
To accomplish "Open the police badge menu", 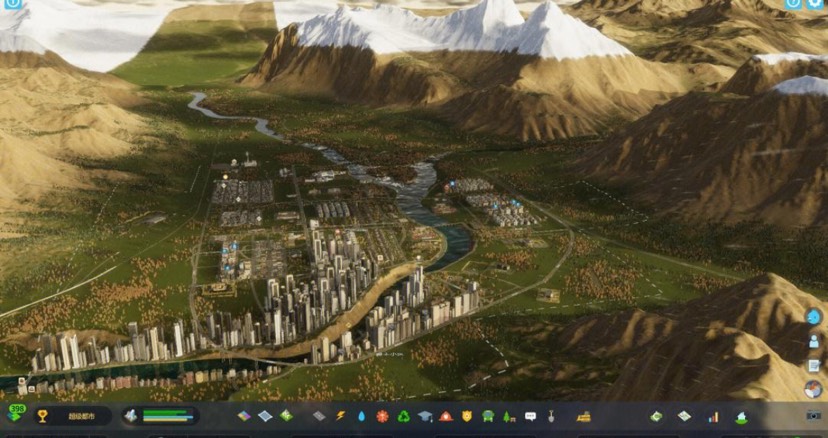I will 466,416.
